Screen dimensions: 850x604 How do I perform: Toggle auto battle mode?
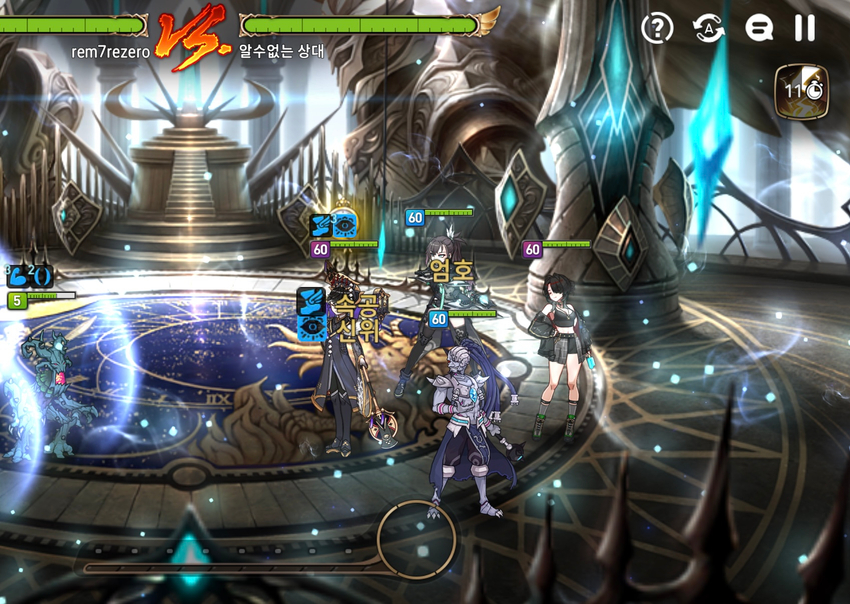[x=708, y=28]
